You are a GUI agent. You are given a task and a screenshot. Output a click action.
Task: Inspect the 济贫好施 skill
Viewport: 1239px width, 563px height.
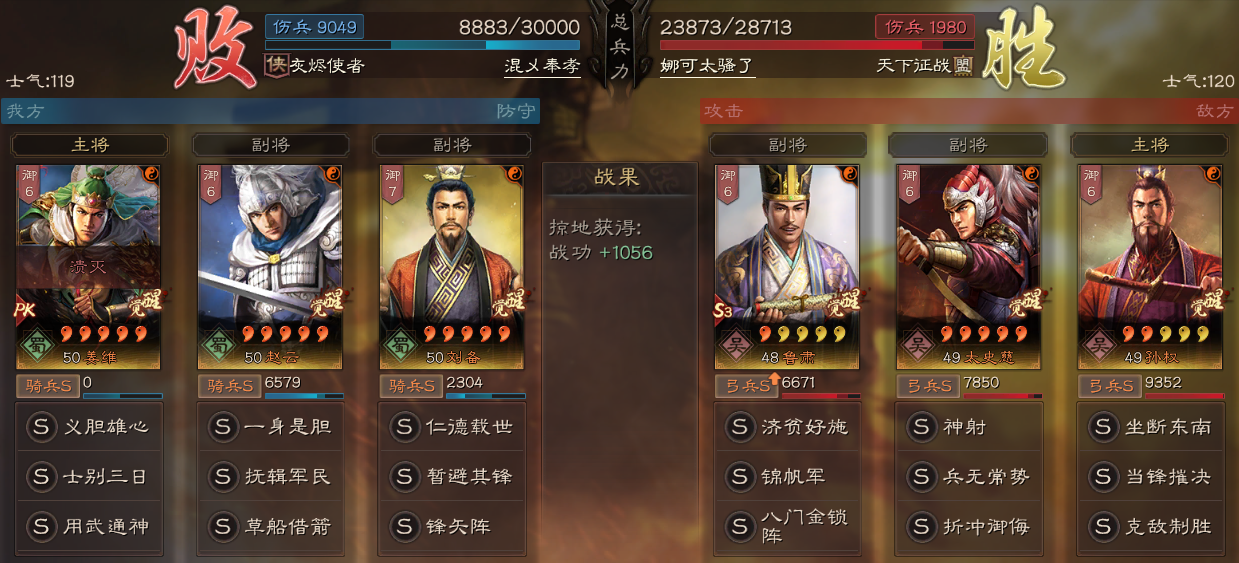(x=788, y=427)
